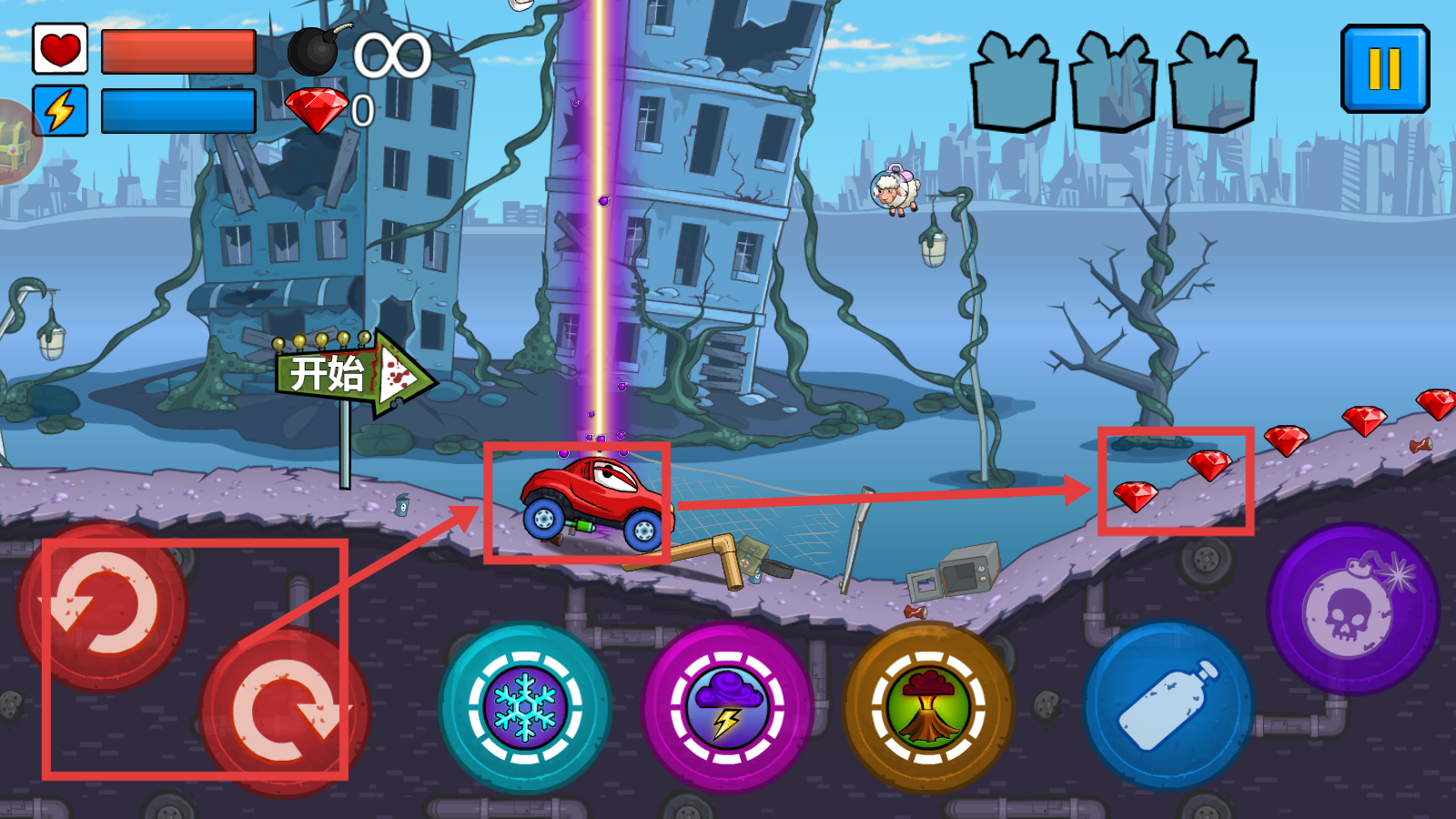Use the volcano eruption ability
The width and height of the screenshot is (1456, 819).
pyautogui.click(x=928, y=707)
